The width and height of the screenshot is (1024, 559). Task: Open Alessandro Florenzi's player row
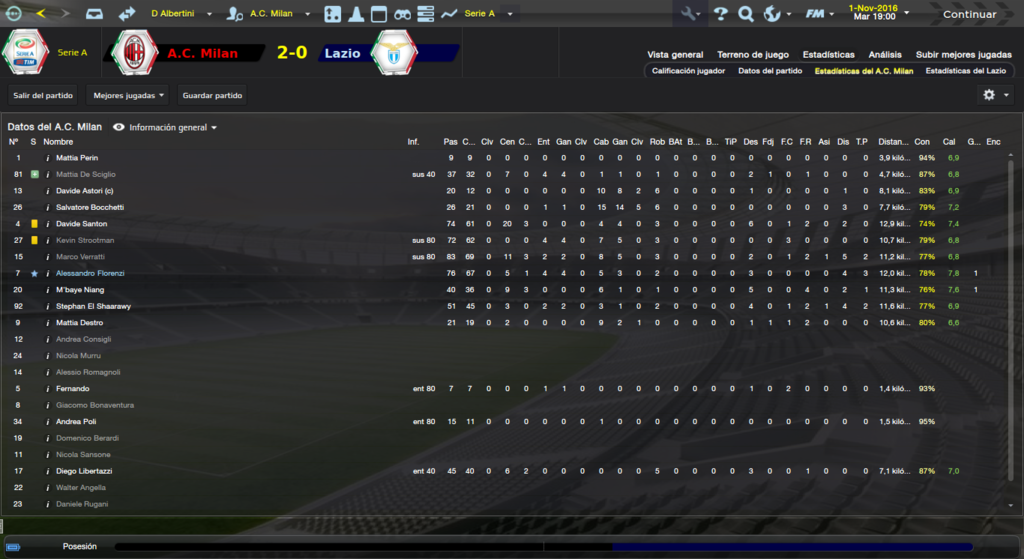pyautogui.click(x=90, y=273)
